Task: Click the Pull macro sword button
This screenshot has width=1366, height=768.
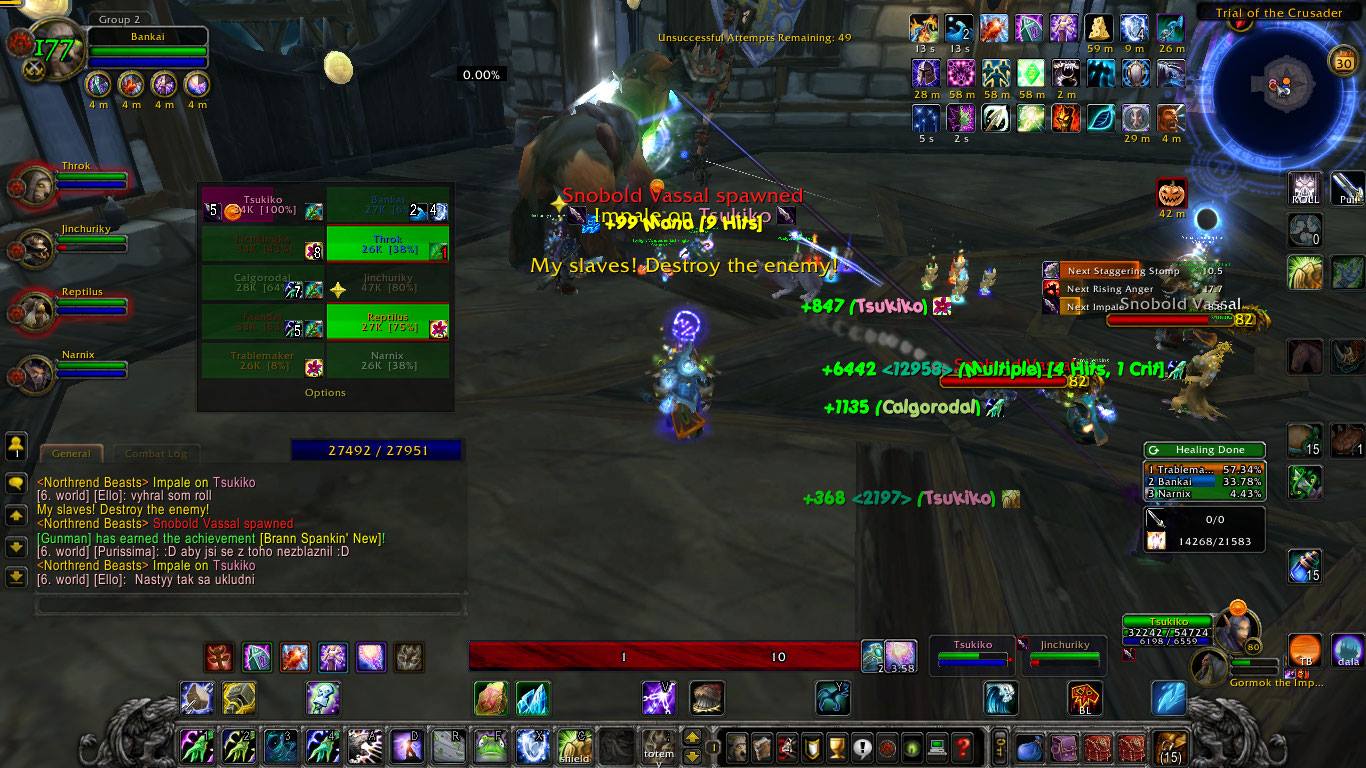Action: coord(1347,188)
